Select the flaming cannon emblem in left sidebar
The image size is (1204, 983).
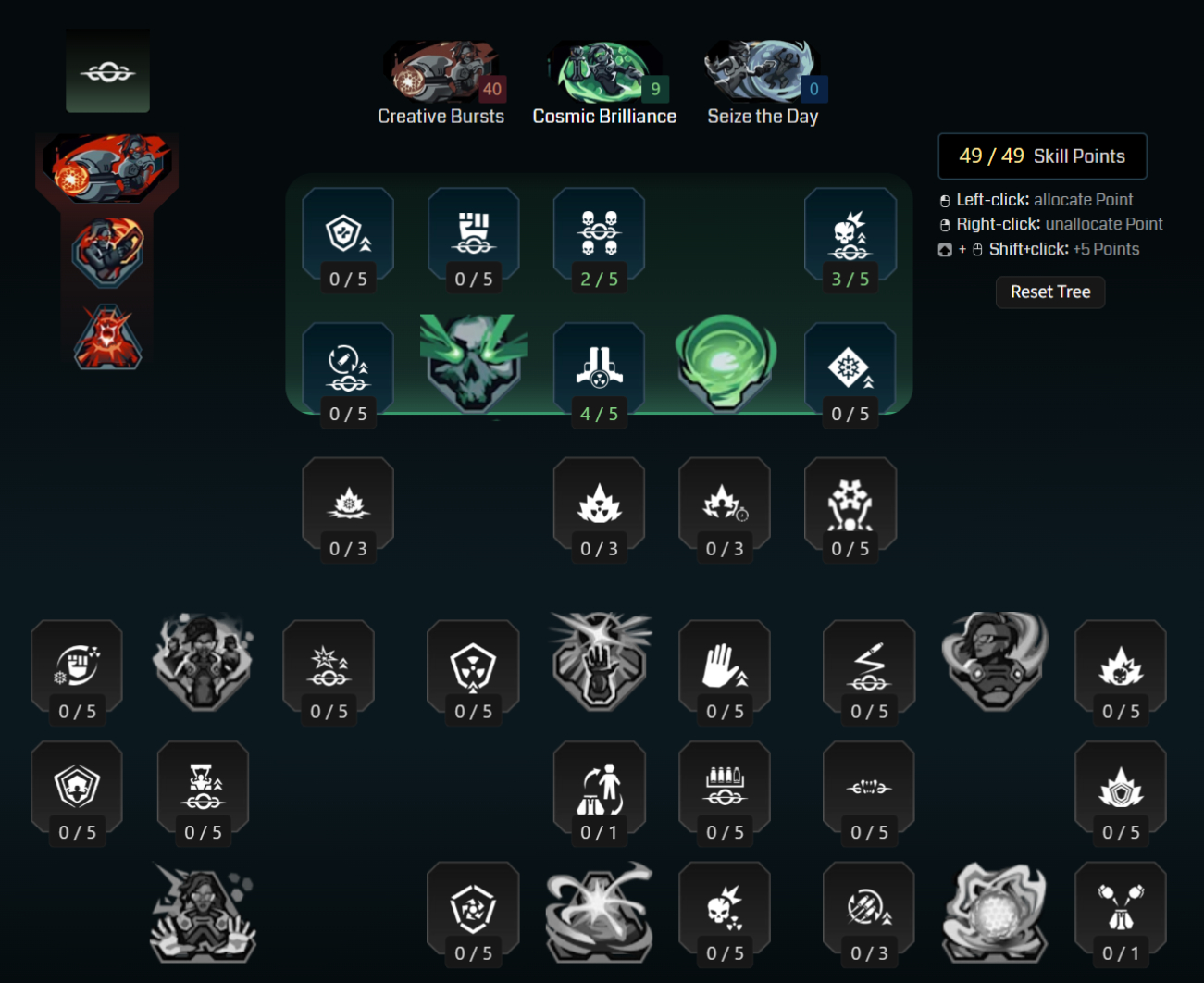108,167
